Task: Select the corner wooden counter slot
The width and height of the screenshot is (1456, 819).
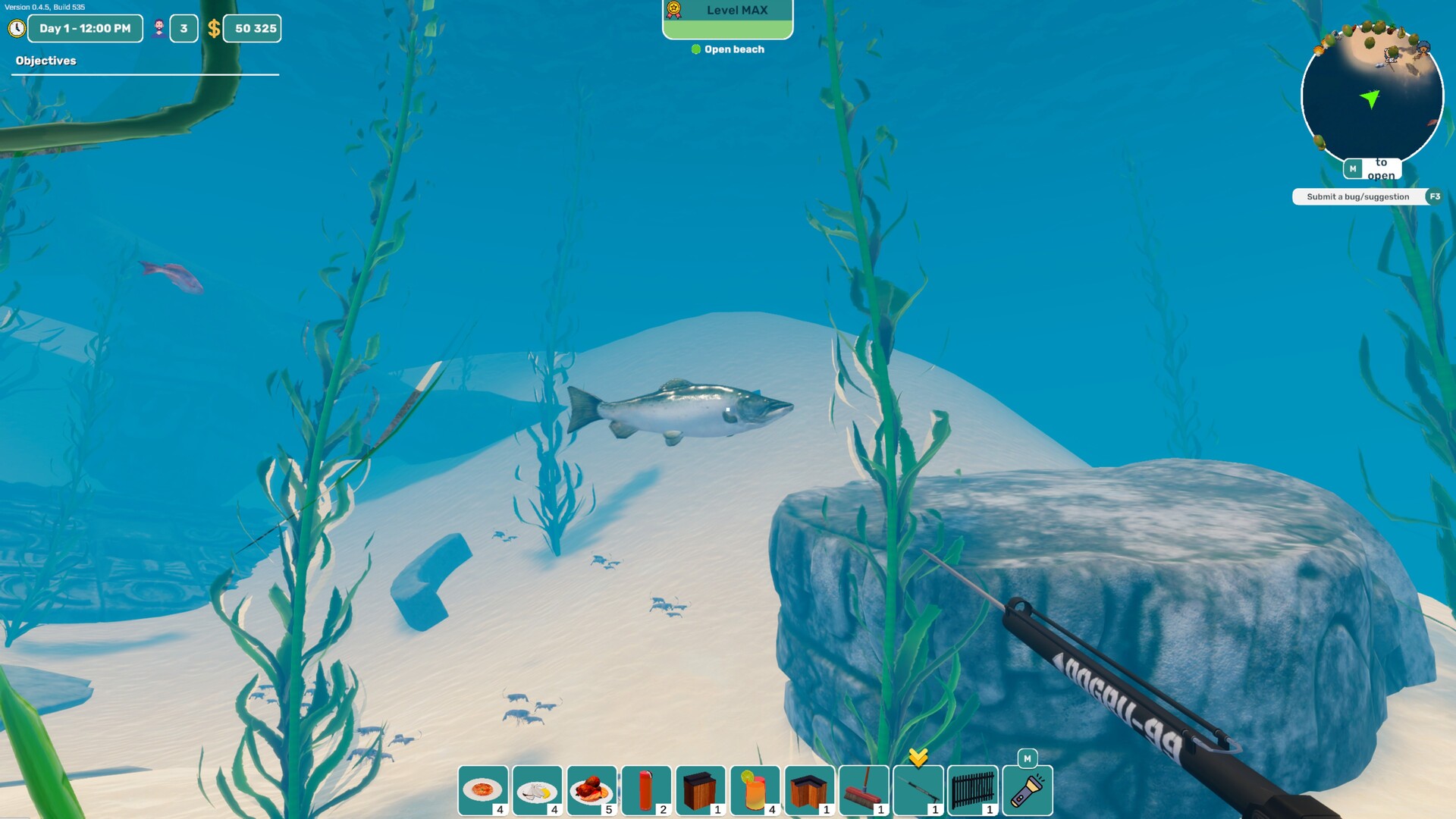Action: (810, 790)
